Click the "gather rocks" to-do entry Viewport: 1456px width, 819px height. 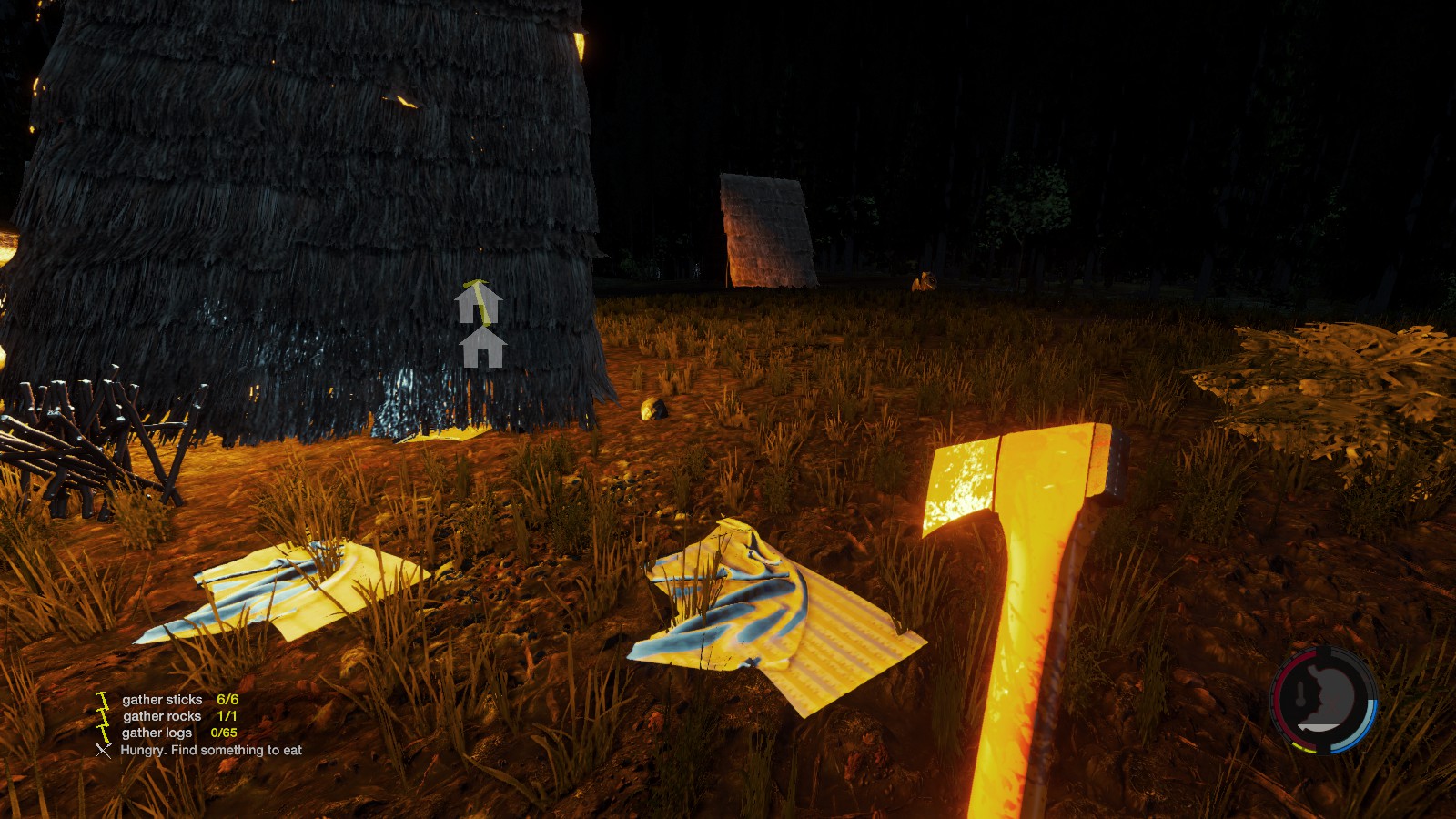click(162, 716)
